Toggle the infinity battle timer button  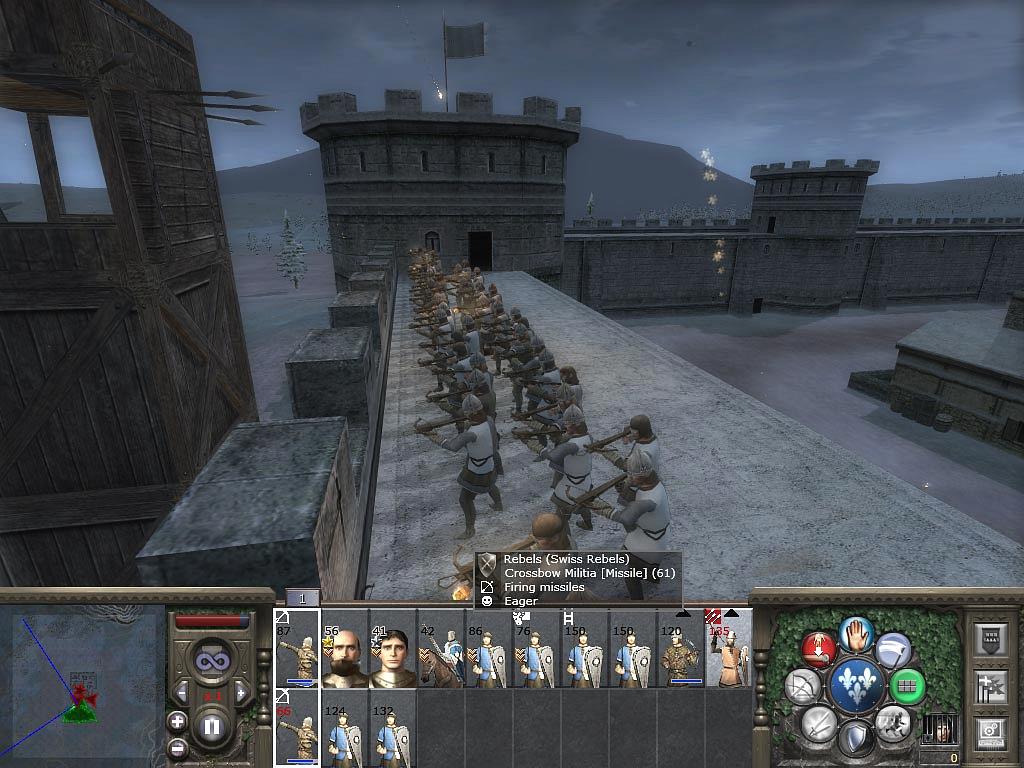(211, 661)
